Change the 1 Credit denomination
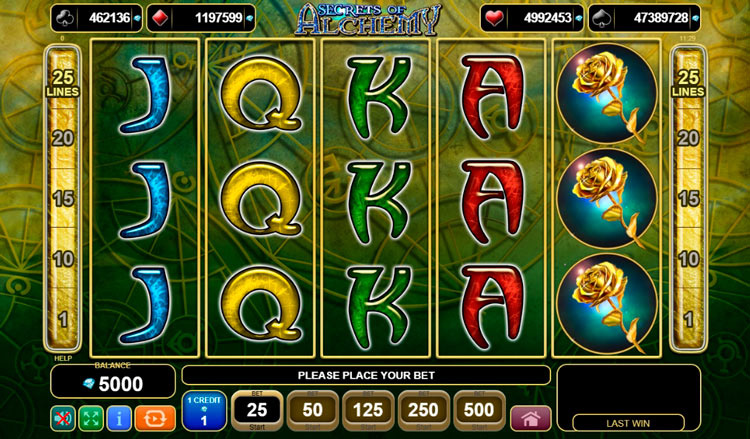This screenshot has height=439, width=750. [203, 412]
